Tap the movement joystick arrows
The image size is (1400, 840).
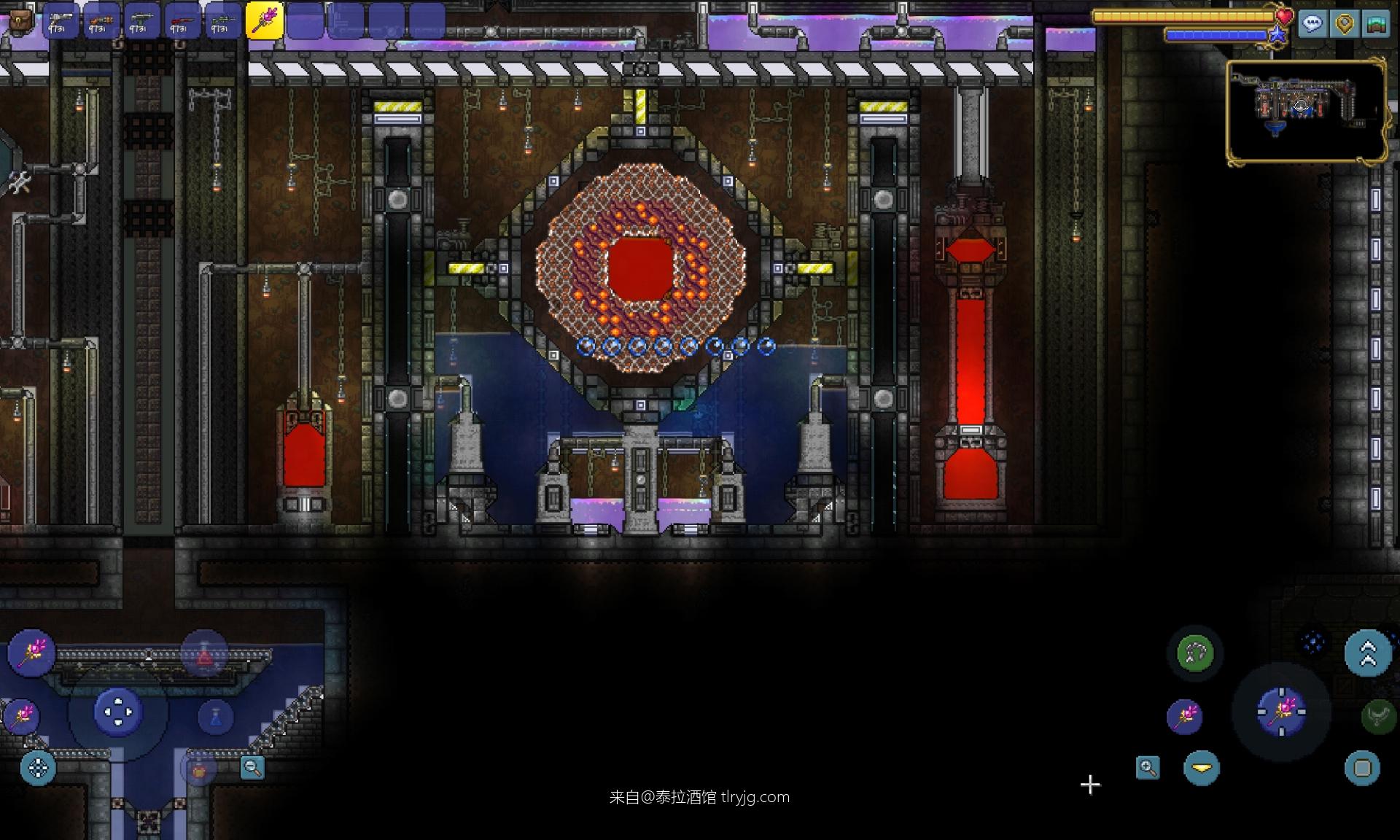pos(118,712)
